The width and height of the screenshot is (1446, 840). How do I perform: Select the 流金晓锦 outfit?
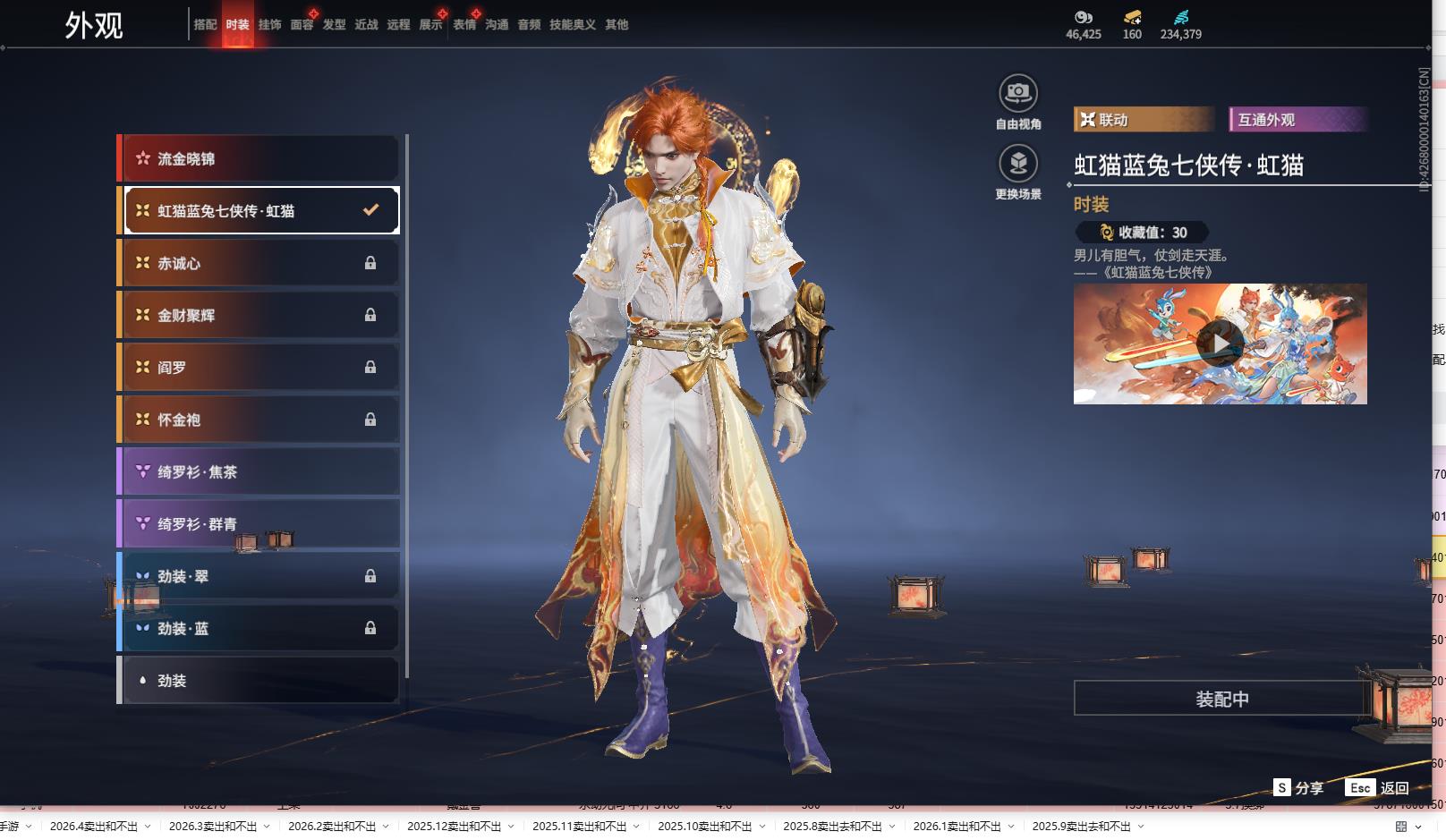pos(259,159)
